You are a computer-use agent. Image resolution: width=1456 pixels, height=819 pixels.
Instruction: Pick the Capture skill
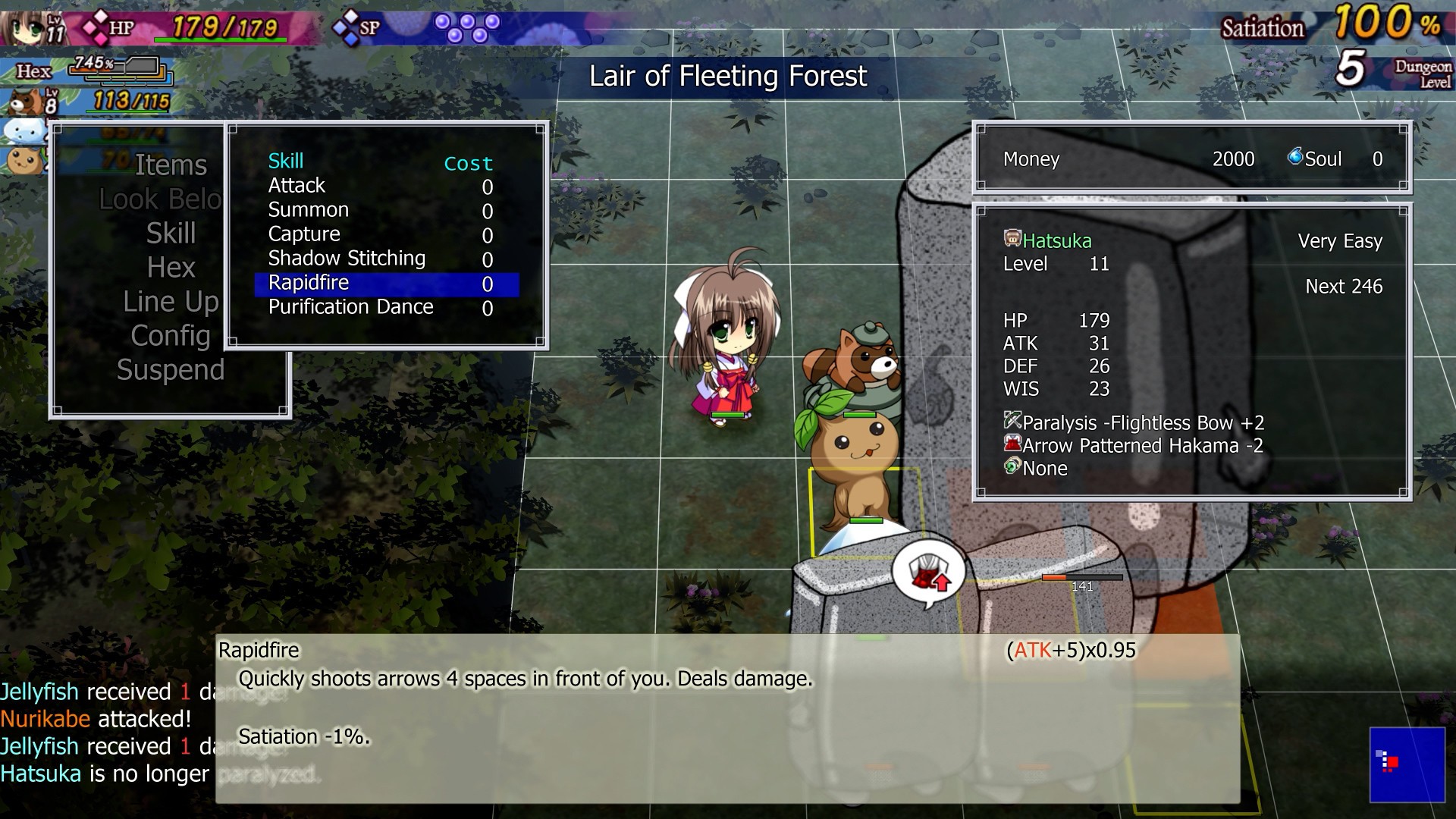(x=304, y=234)
